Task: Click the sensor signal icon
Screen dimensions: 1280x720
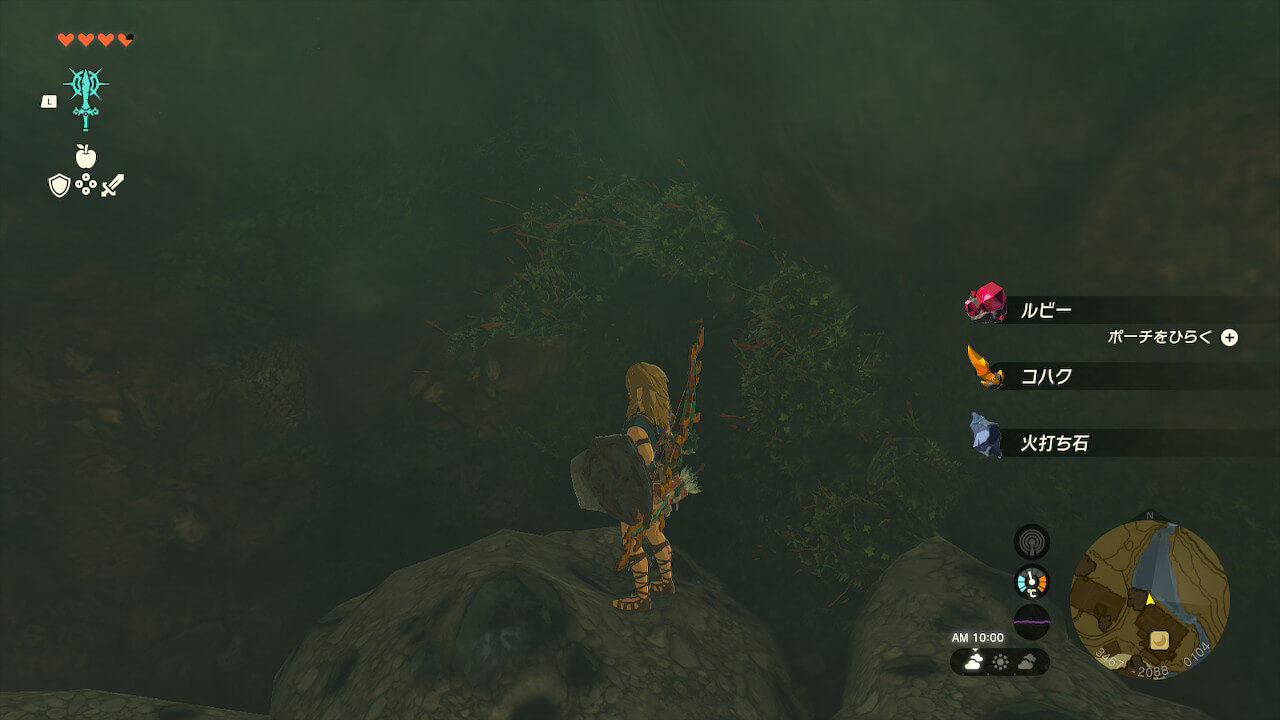Action: (x=1031, y=542)
